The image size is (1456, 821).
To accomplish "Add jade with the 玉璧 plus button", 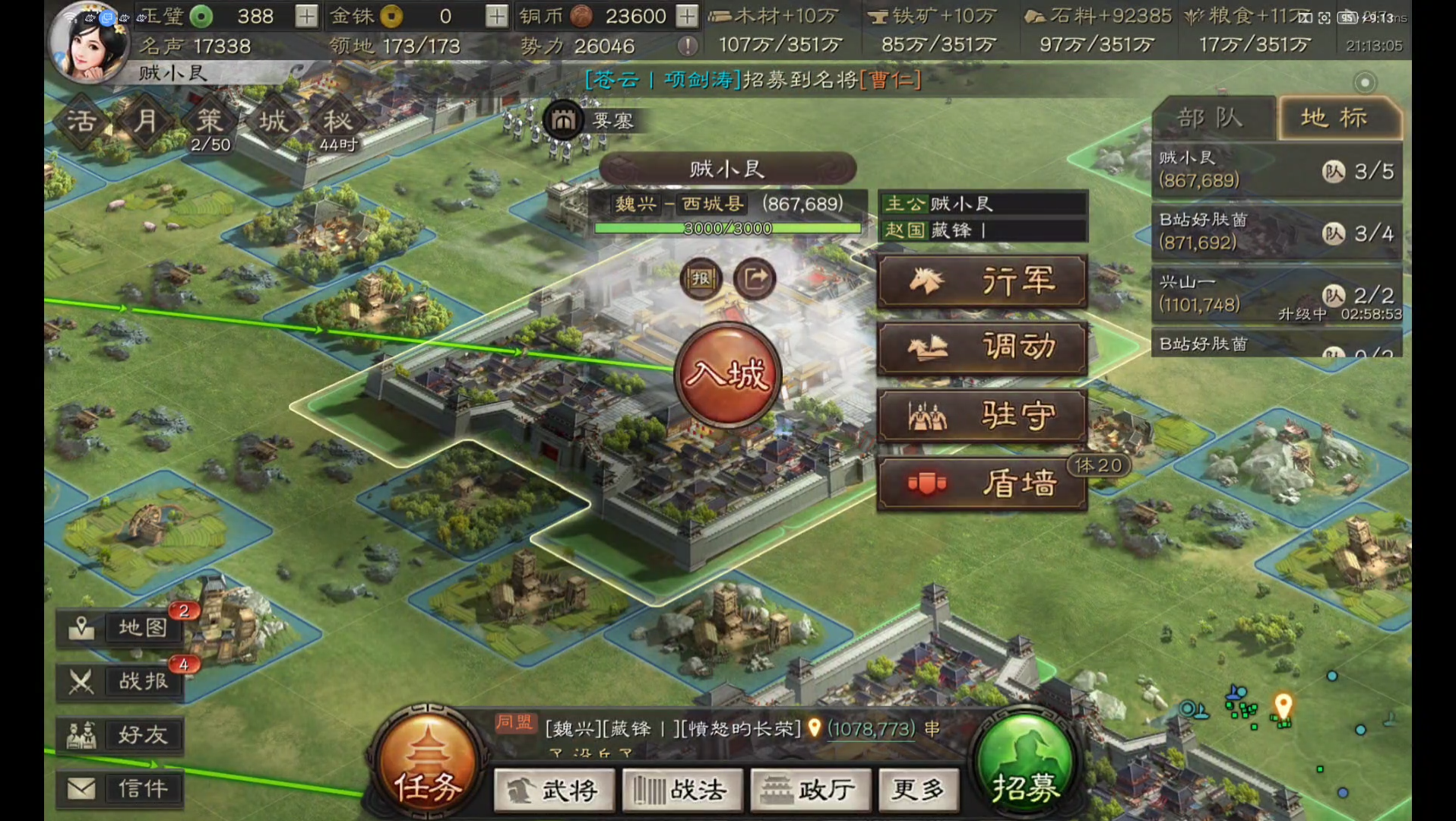I will click(x=306, y=16).
